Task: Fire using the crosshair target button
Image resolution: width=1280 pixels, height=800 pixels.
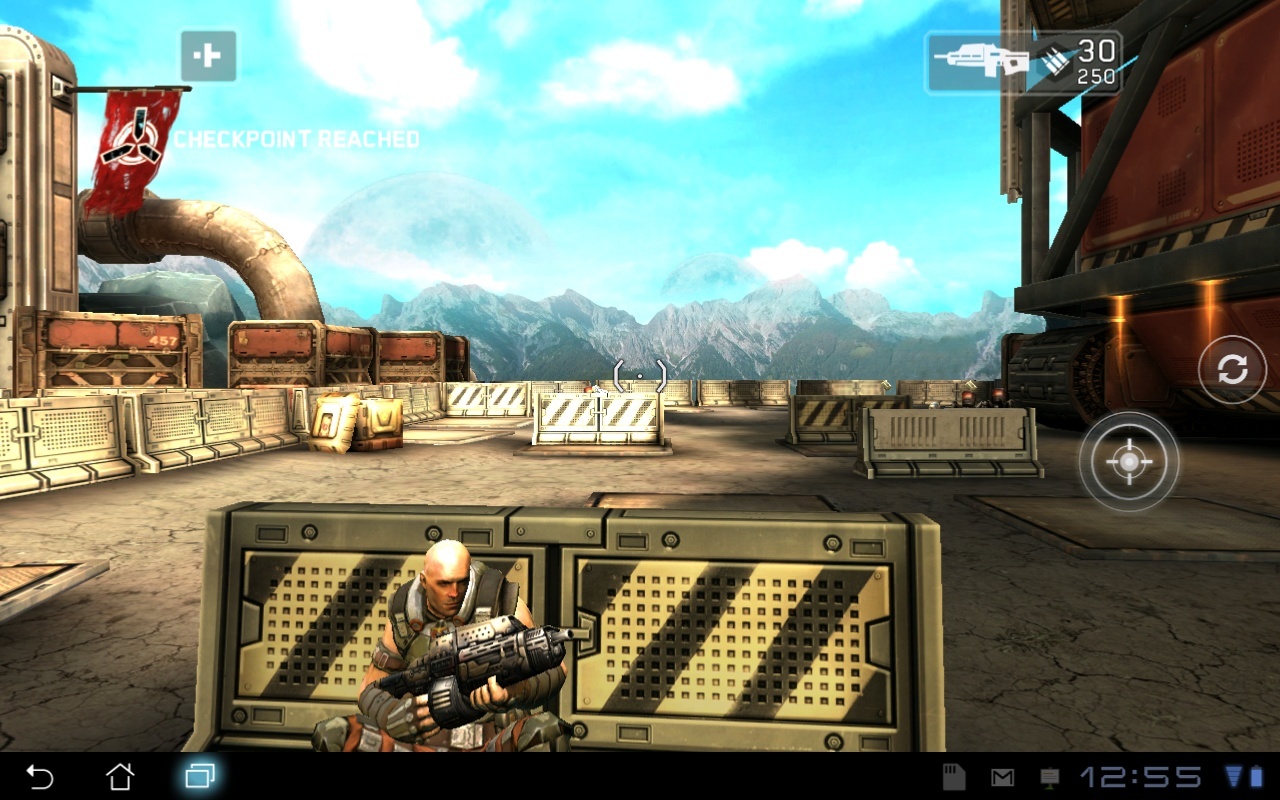Action: click(x=1128, y=462)
